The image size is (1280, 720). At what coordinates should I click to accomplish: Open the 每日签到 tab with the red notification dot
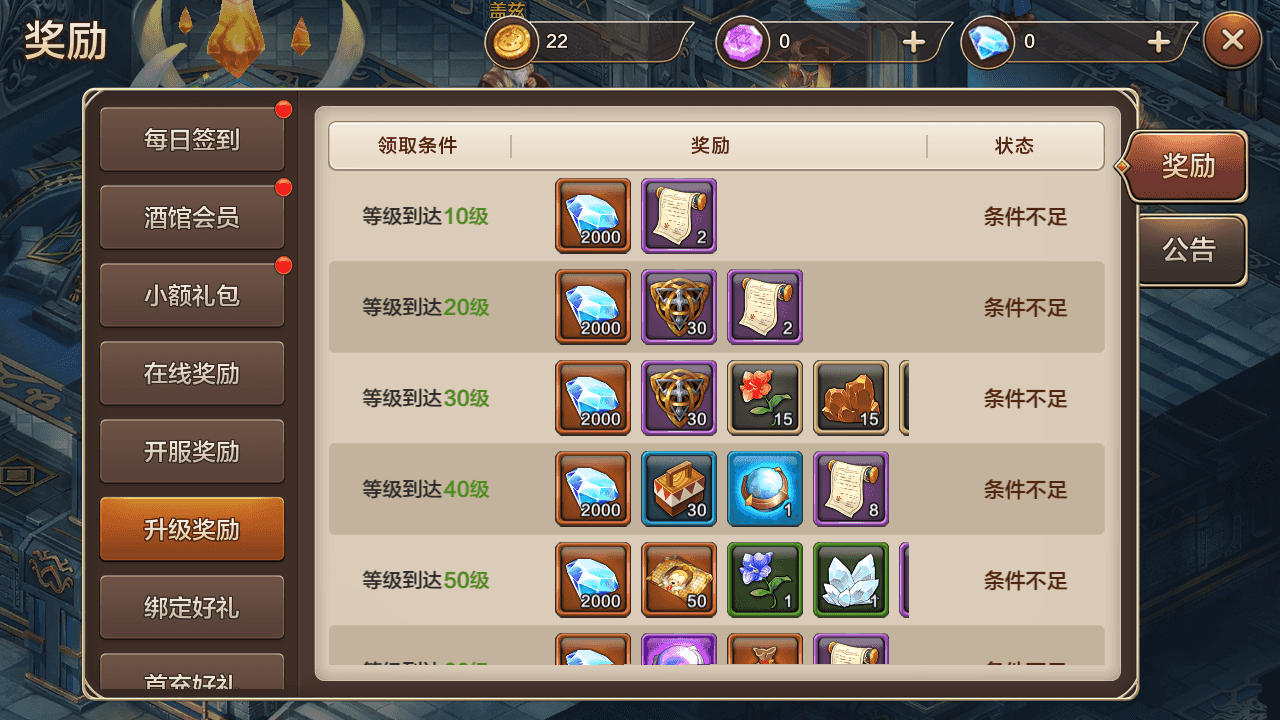pyautogui.click(x=191, y=138)
